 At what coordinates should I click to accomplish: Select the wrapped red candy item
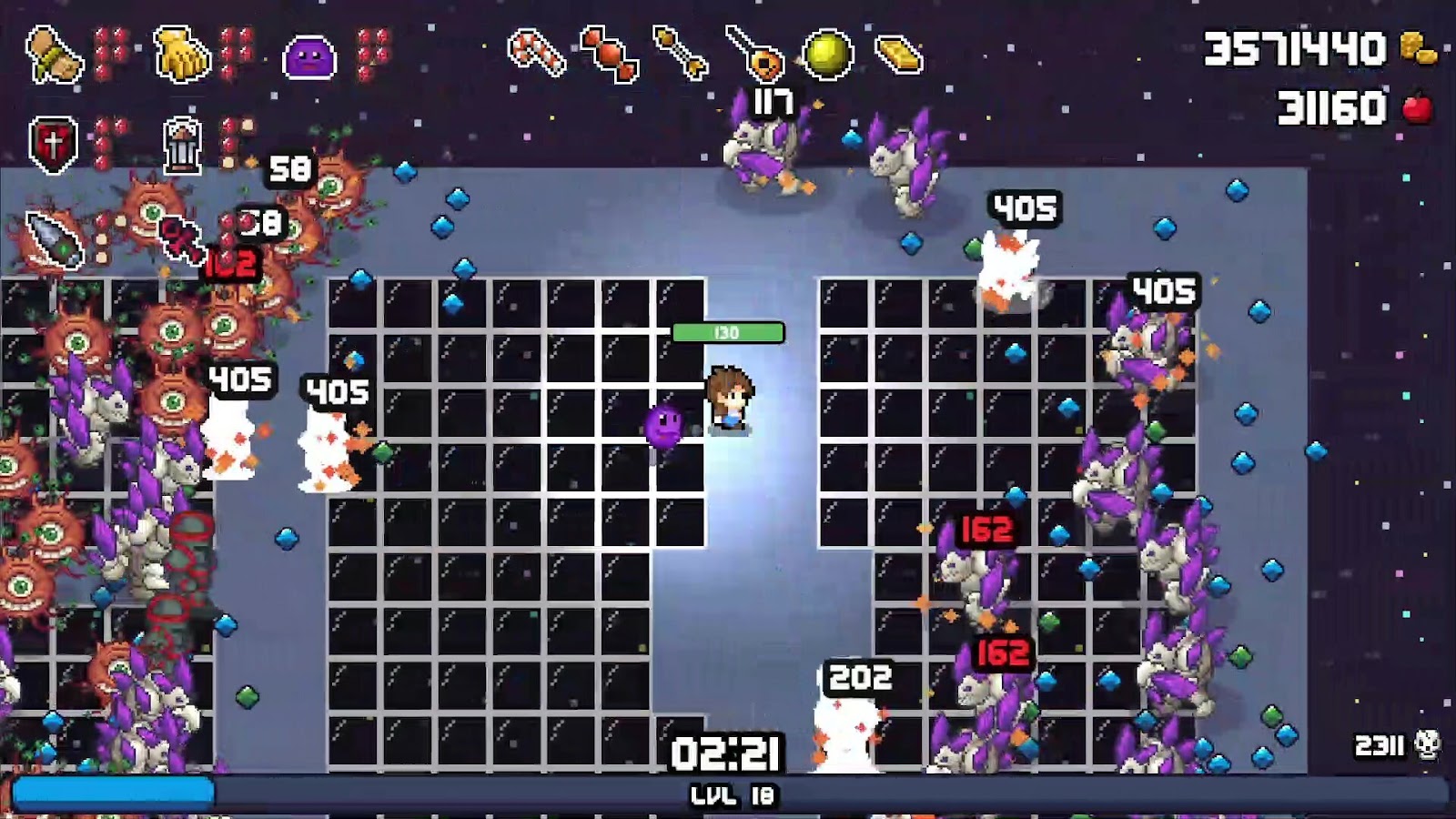coord(608,54)
